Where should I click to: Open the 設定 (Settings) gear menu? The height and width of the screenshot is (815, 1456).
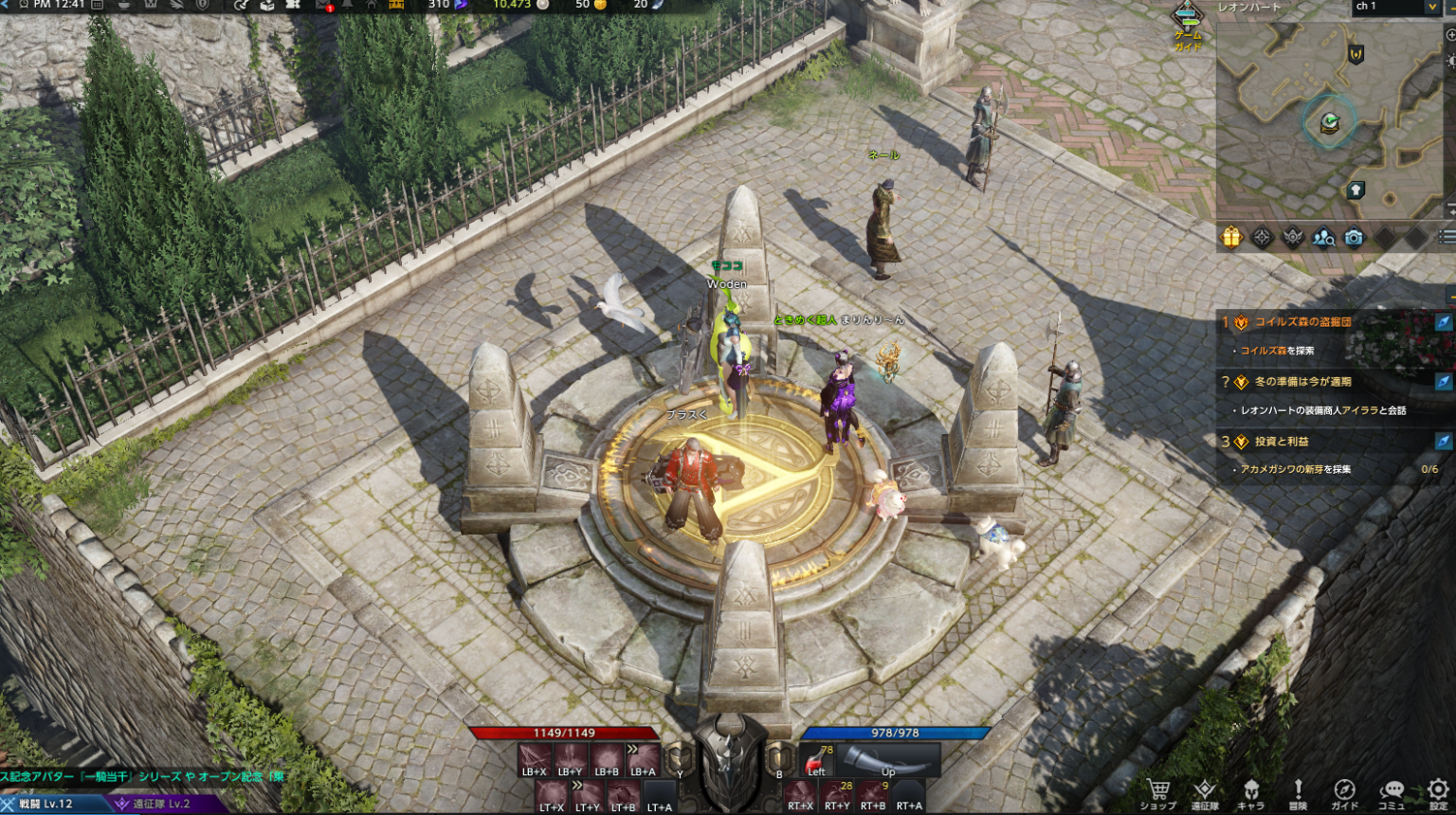point(1438,792)
